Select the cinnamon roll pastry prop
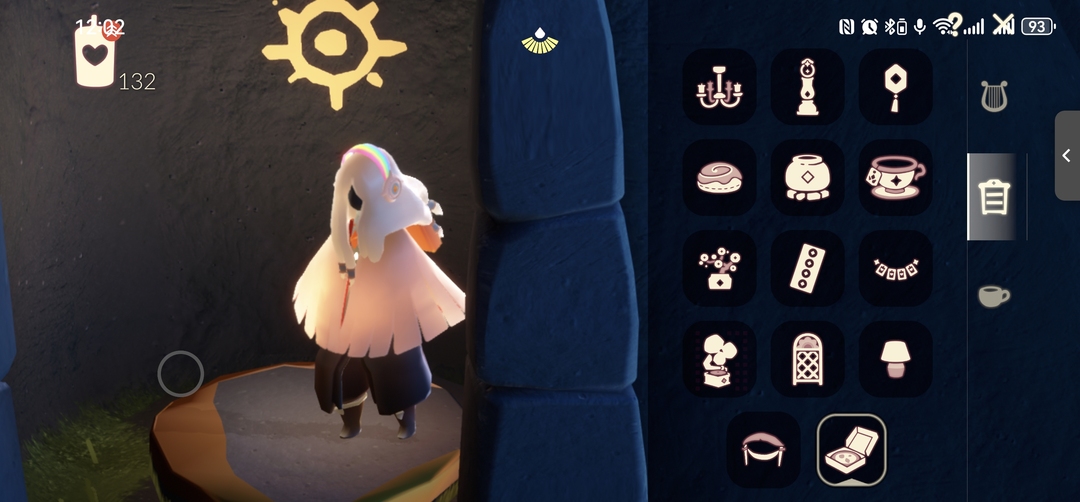 tap(719, 178)
